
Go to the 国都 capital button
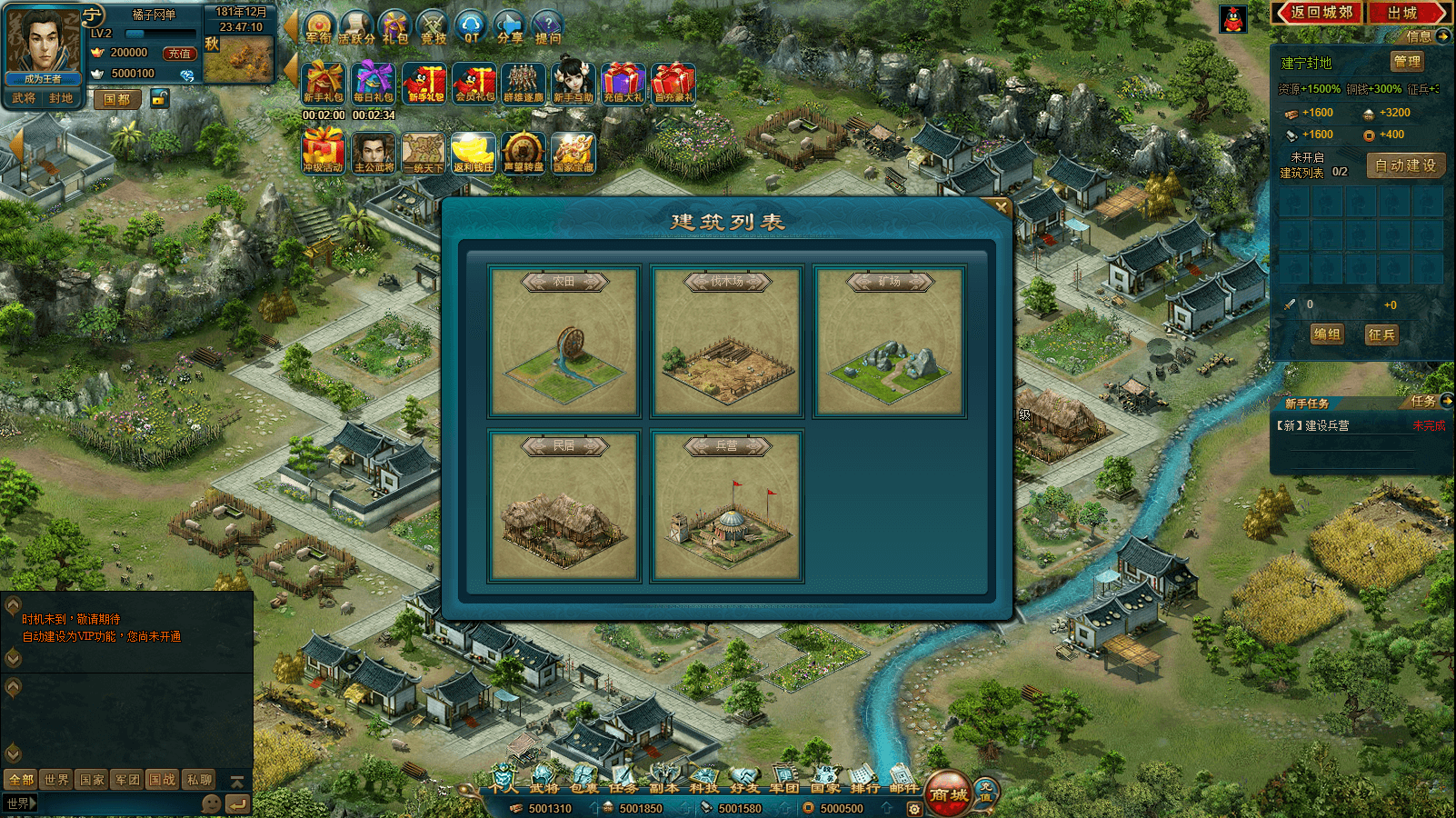coord(117,99)
